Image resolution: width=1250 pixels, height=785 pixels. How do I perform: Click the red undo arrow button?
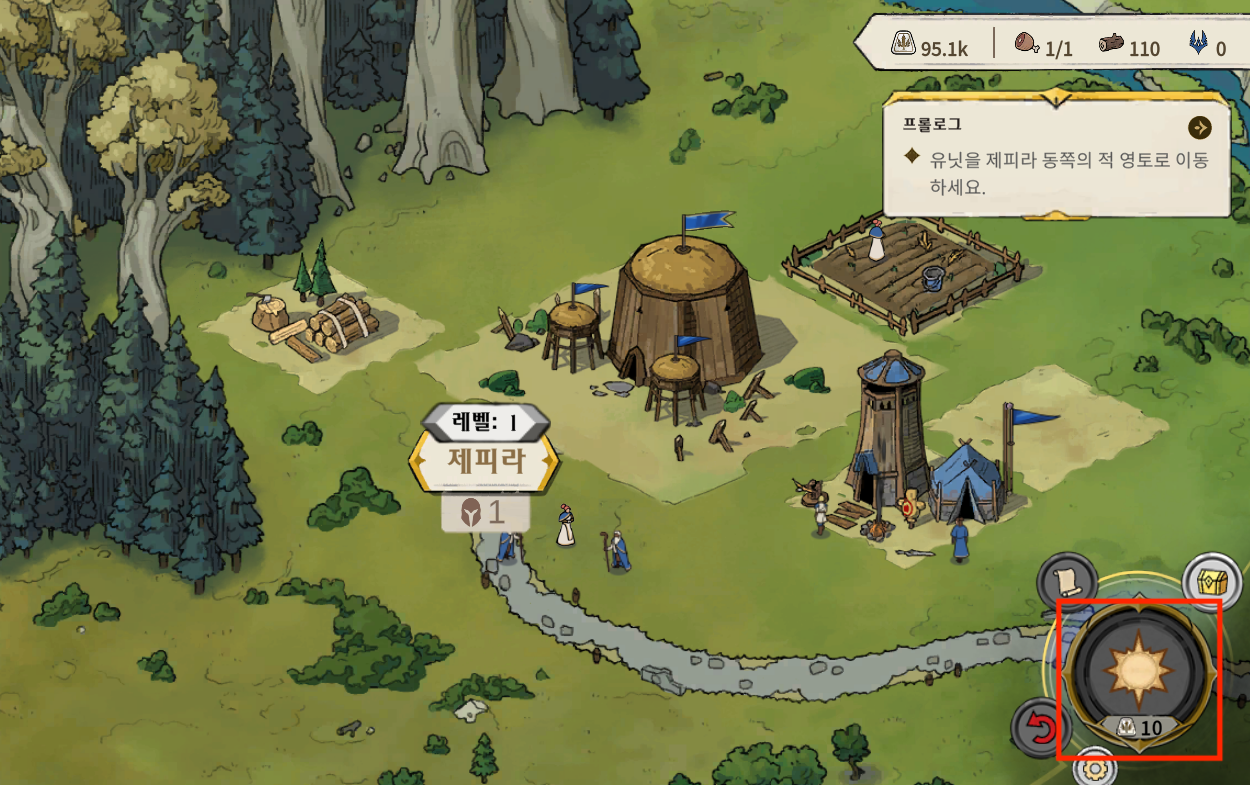click(x=1038, y=728)
